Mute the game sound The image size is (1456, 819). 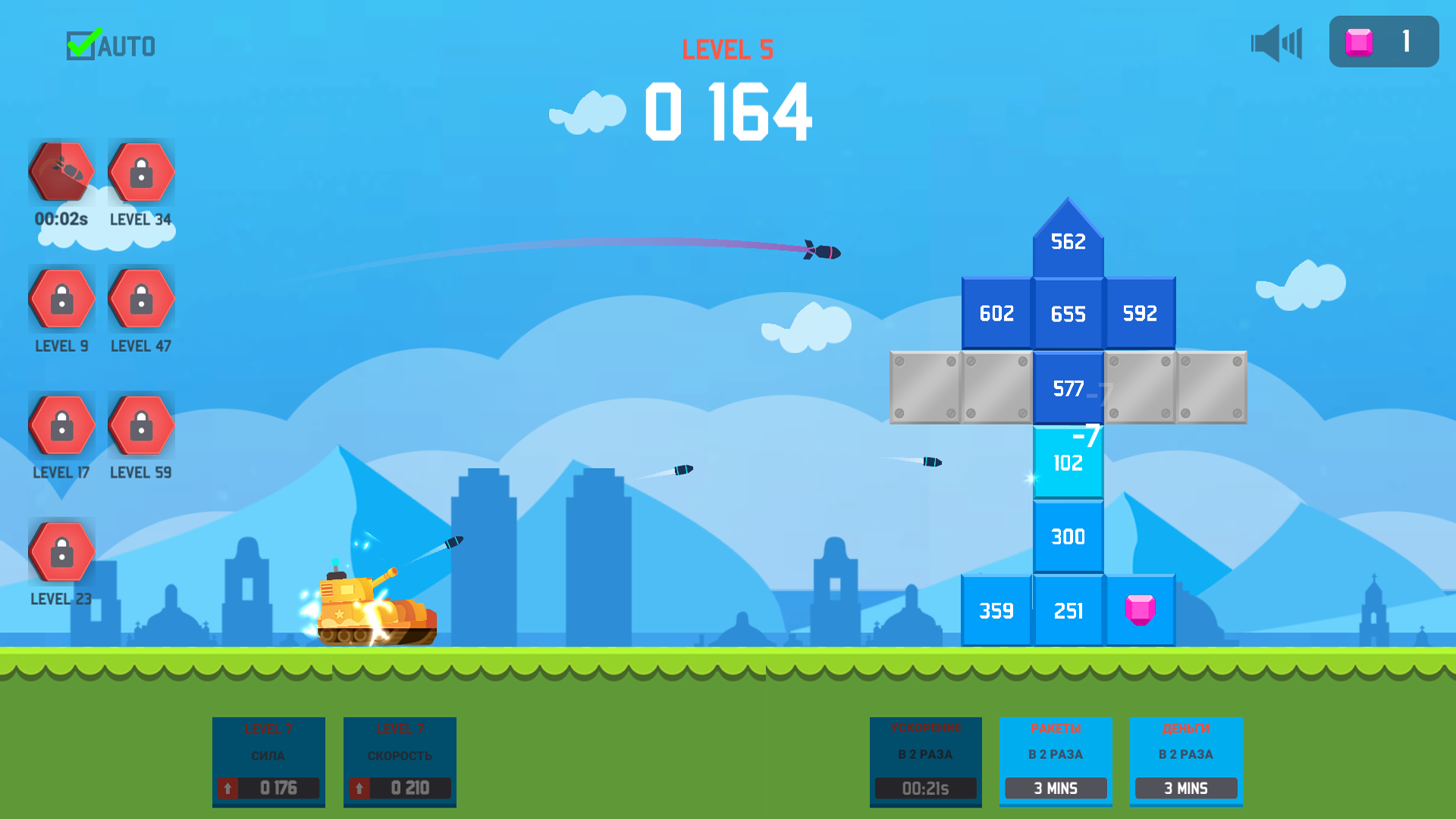click(x=1276, y=44)
